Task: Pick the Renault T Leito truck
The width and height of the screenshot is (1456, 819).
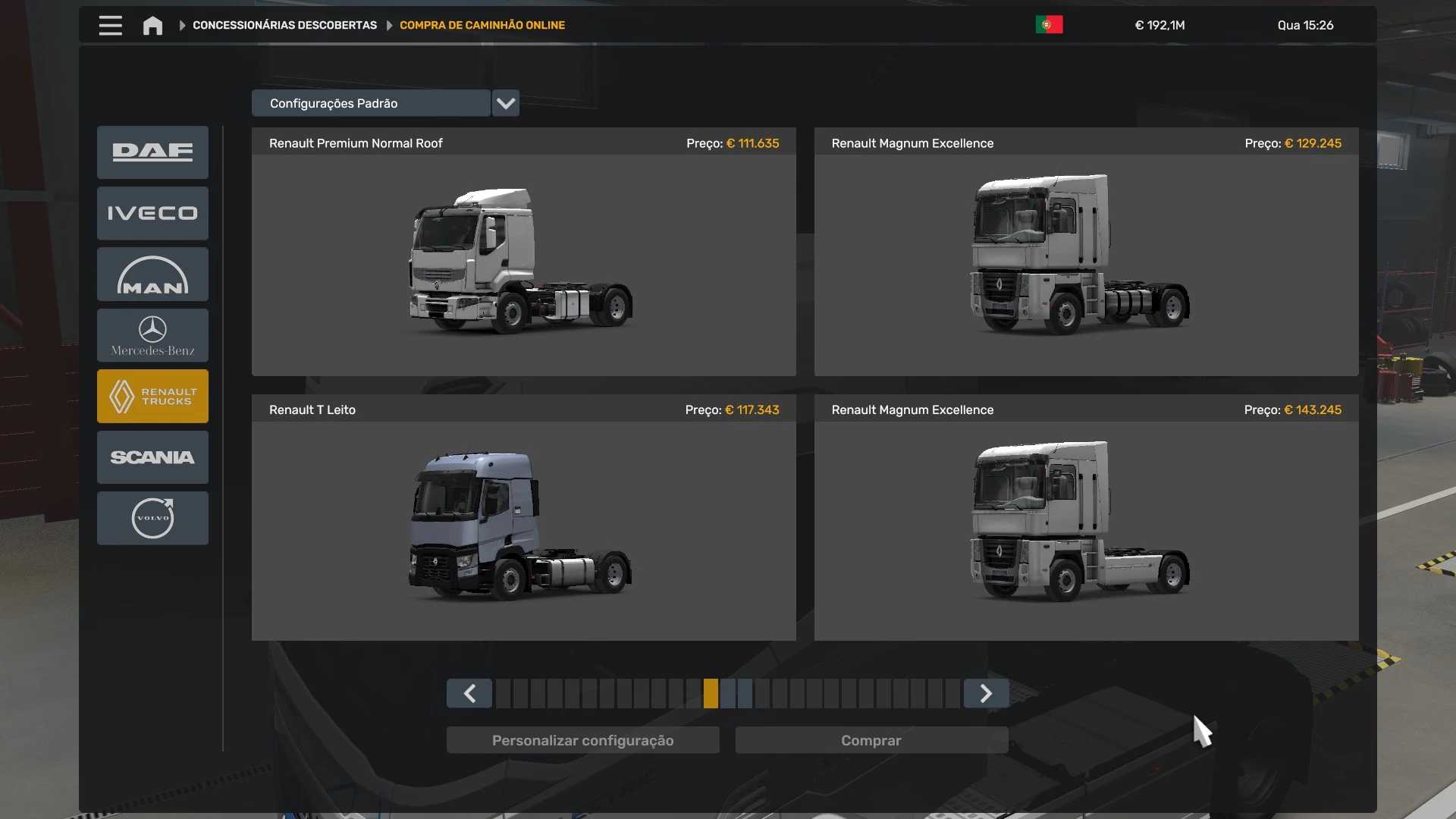Action: (x=523, y=523)
